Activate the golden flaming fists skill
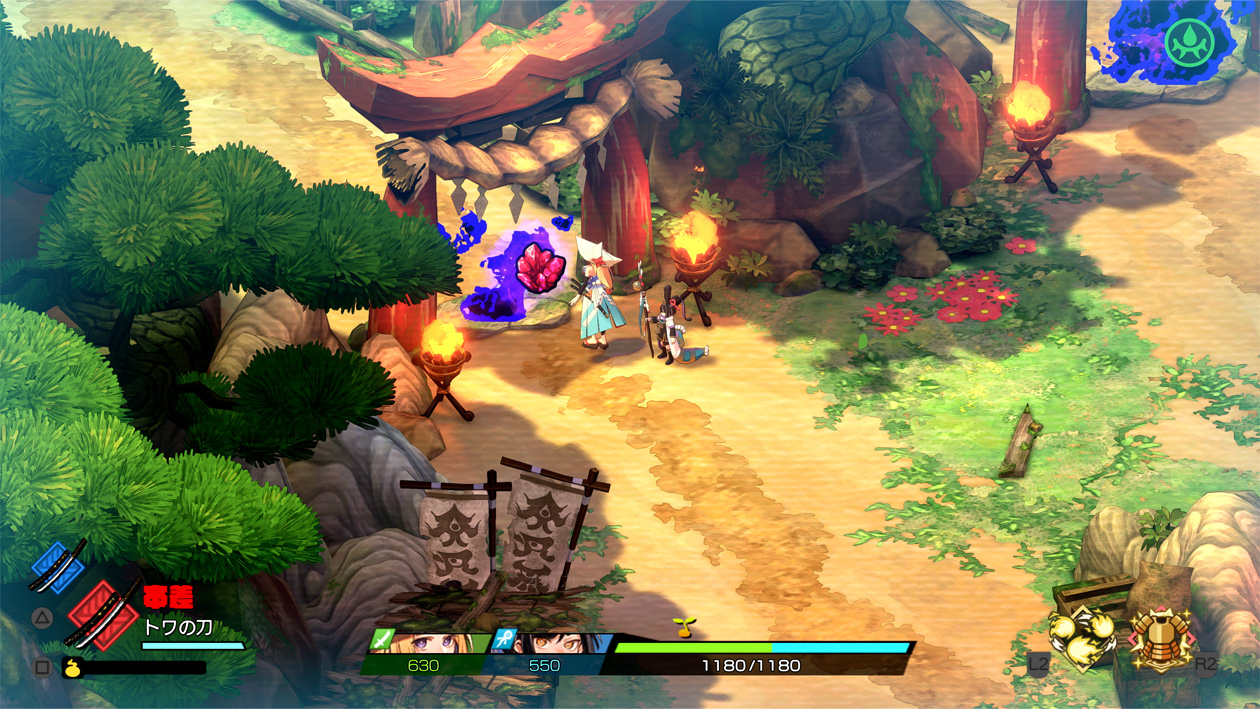Image resolution: width=1260 pixels, height=709 pixels. coord(1083,636)
